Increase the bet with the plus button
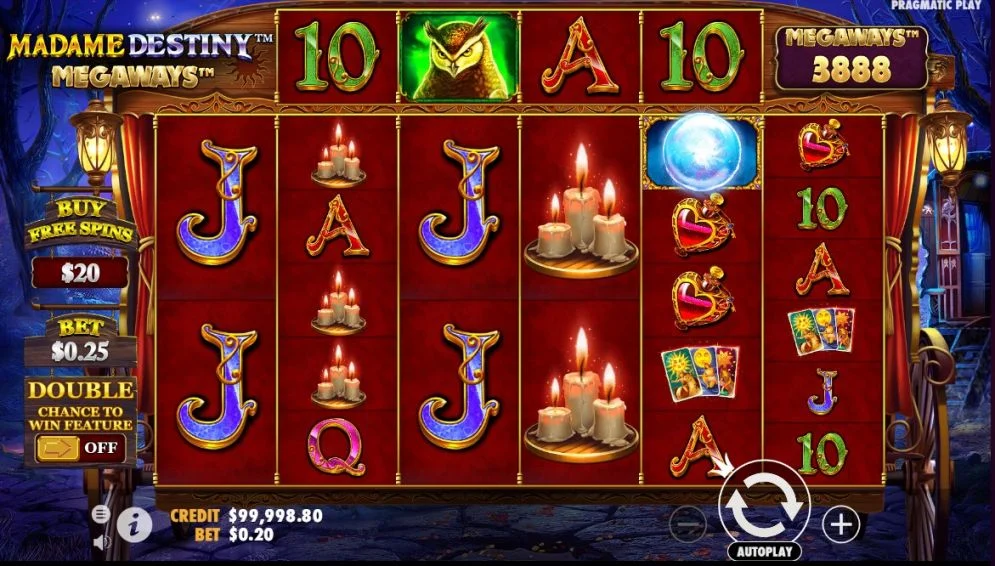Viewport: 995px width, 566px height. click(841, 523)
